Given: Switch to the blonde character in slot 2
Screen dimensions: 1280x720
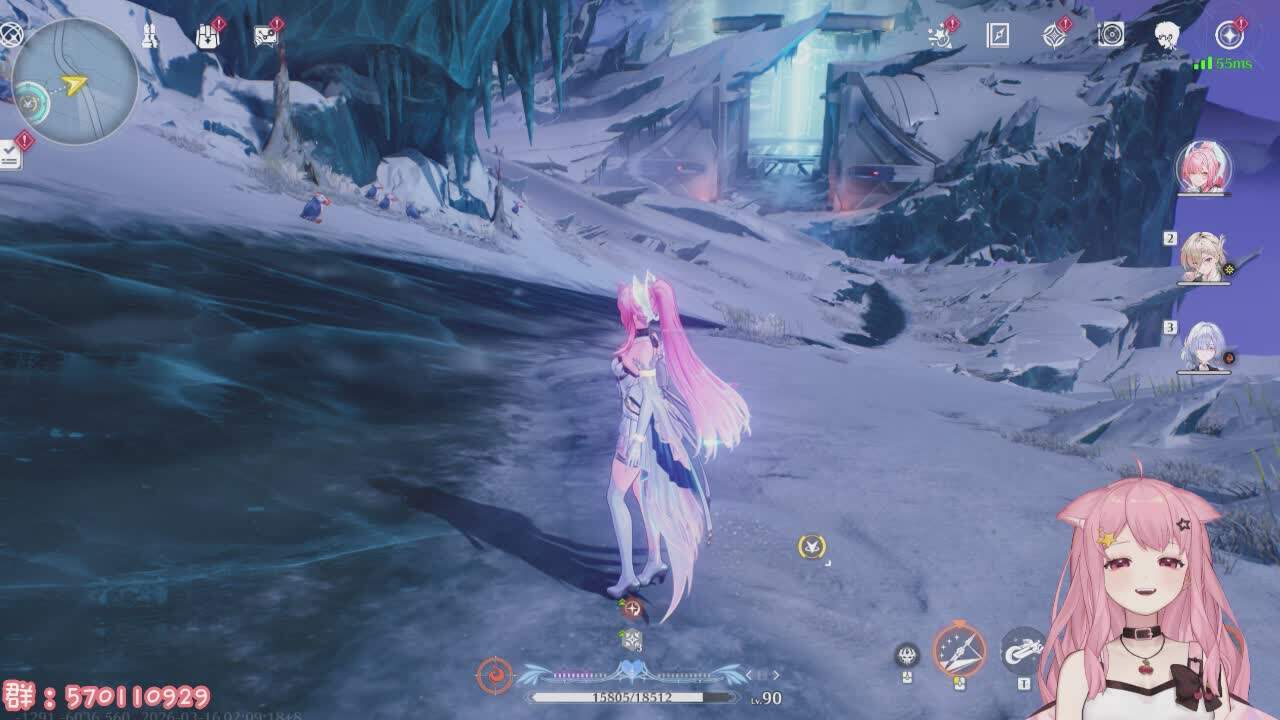Looking at the screenshot, I should [1203, 257].
